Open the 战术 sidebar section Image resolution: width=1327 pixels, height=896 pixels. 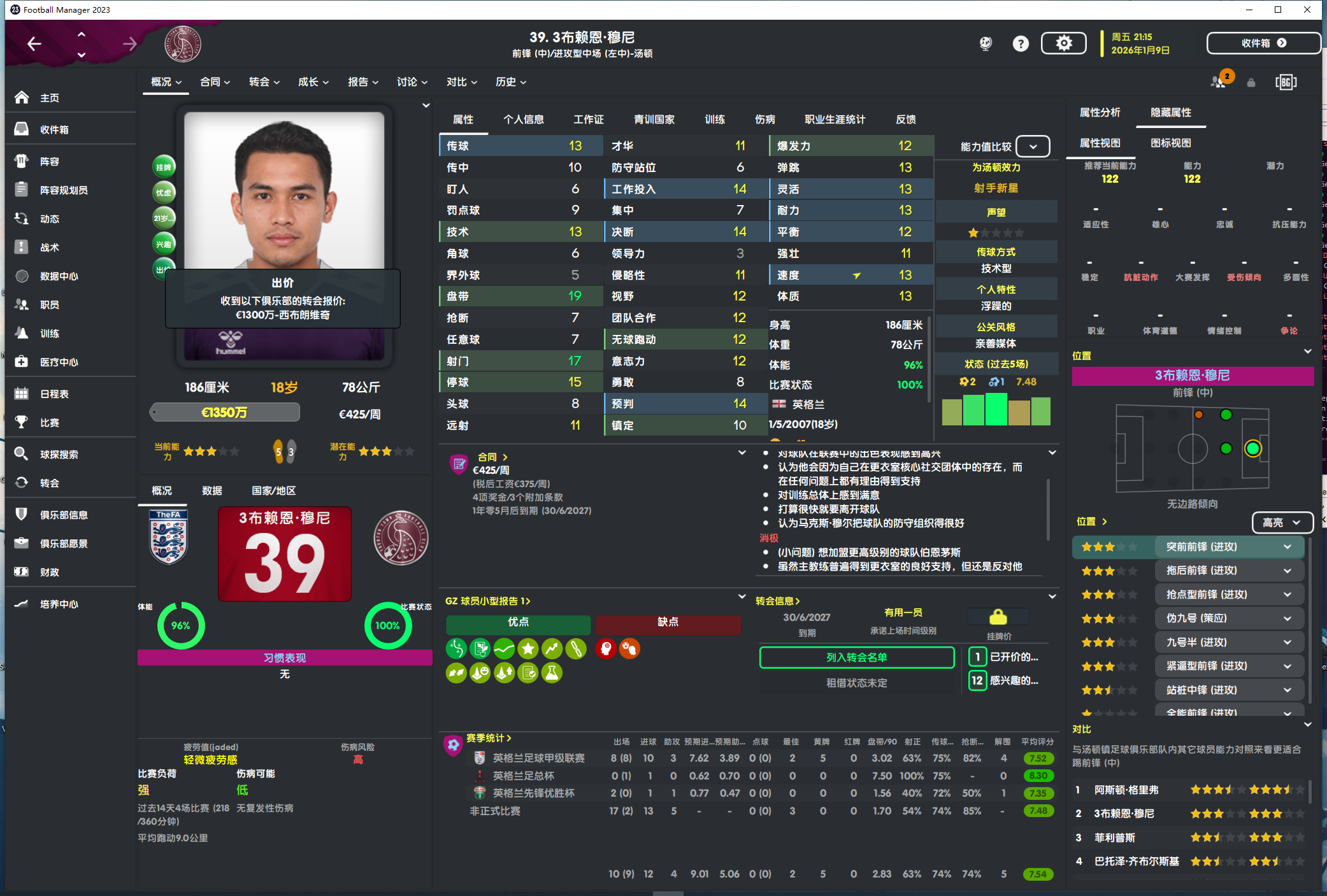point(50,247)
